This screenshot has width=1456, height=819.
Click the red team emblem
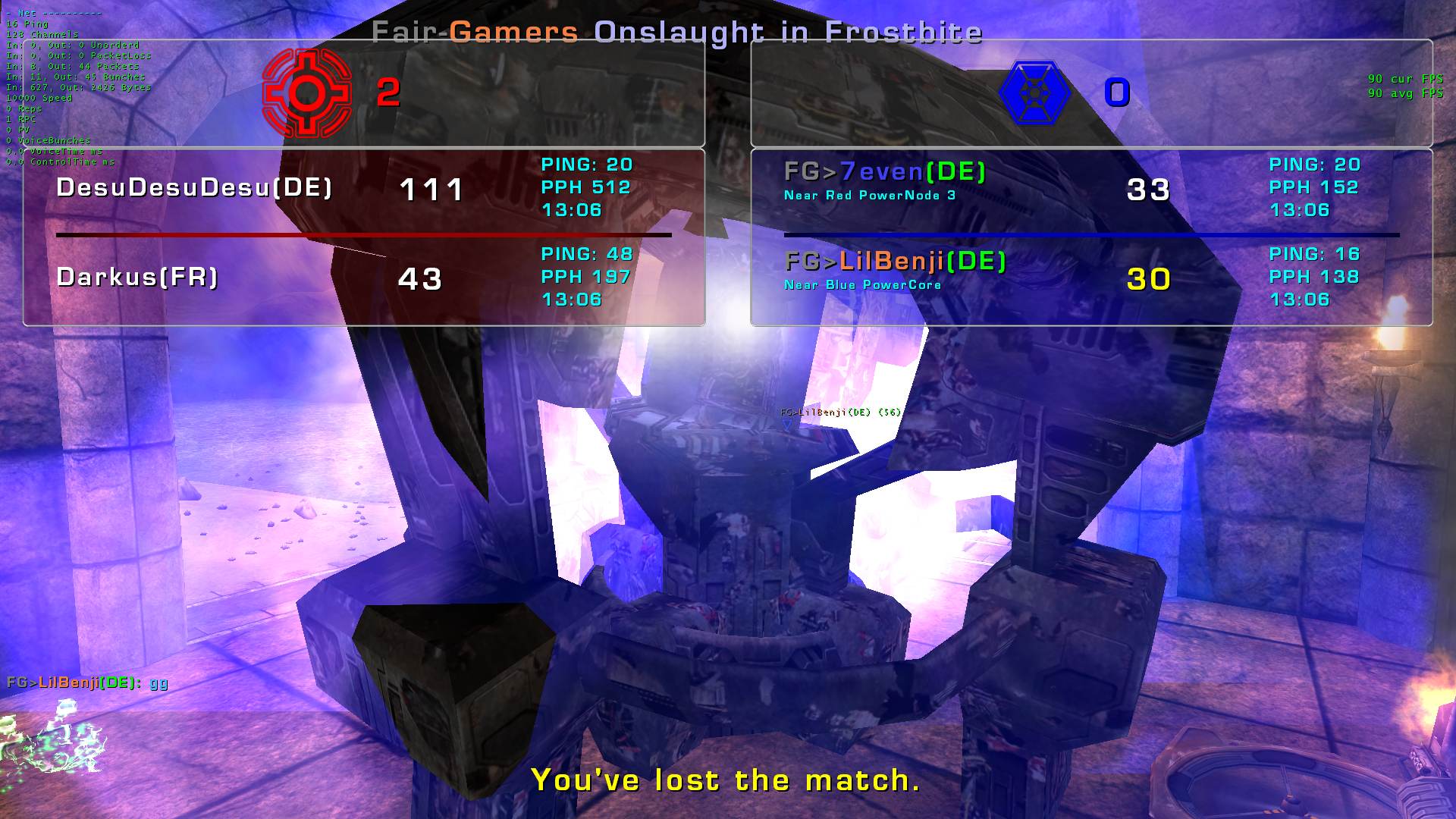point(306,93)
